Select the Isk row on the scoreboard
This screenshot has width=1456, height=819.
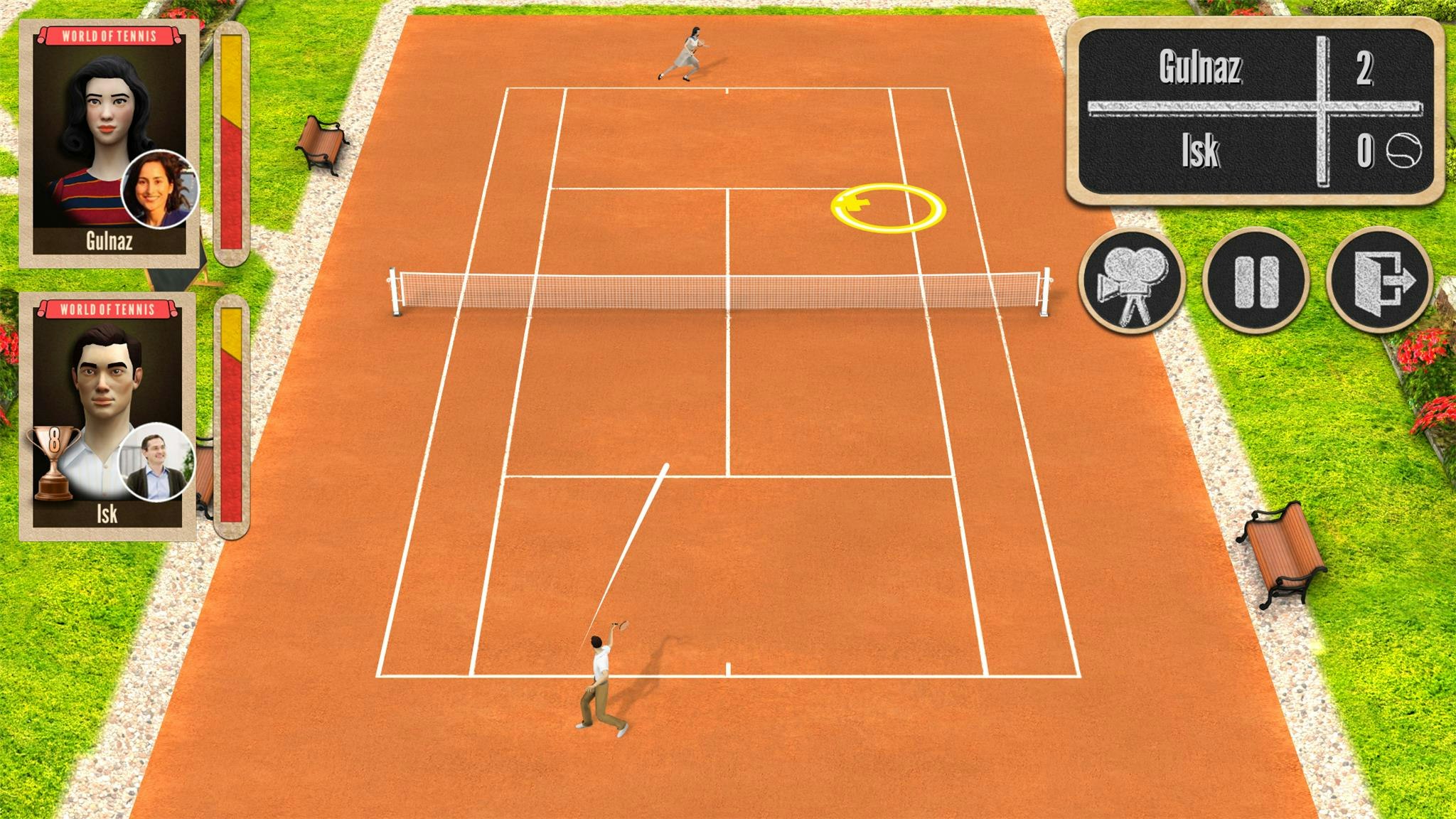tap(1201, 151)
